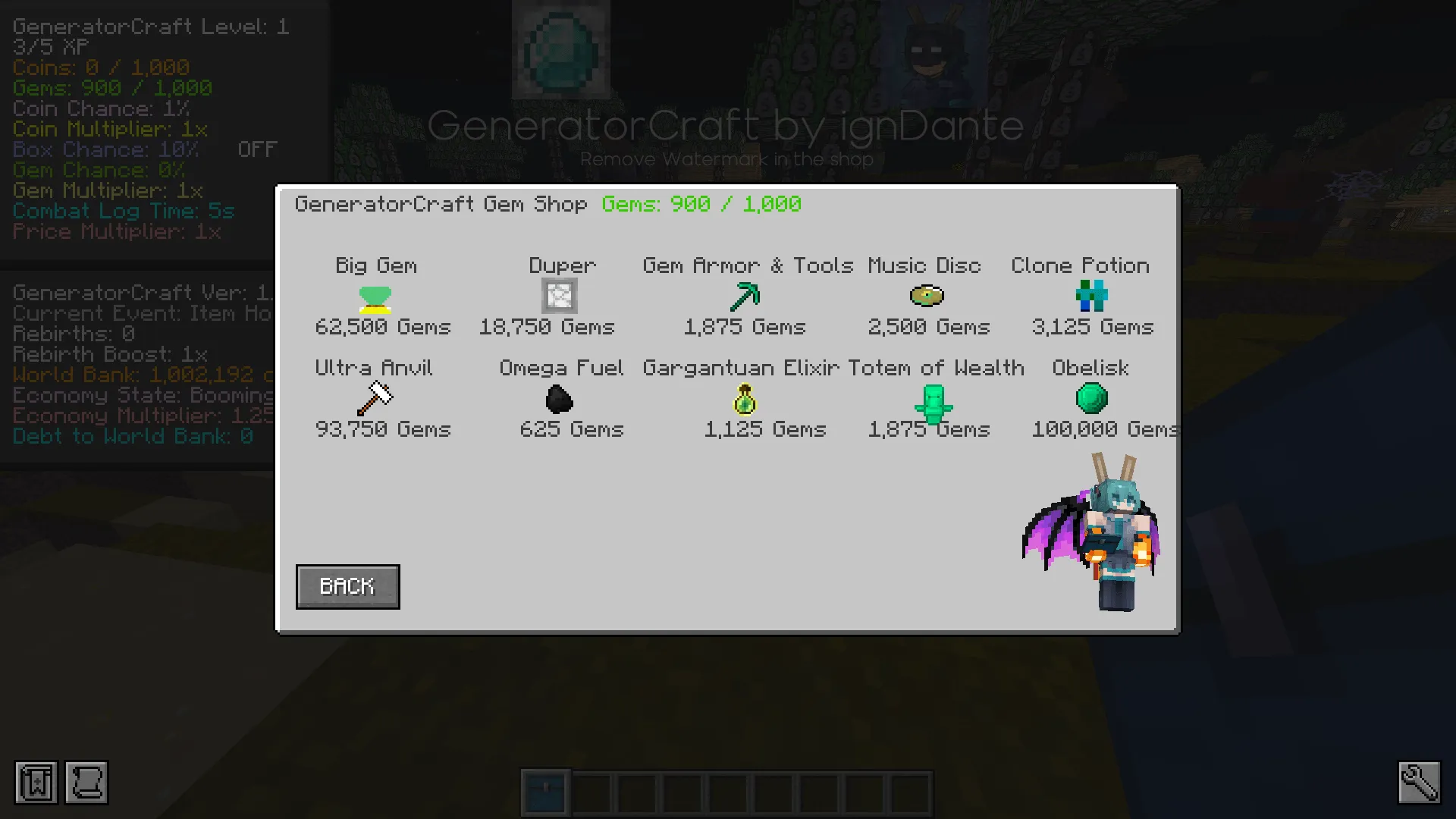The image size is (1456, 819).
Task: Select the Duper item
Action: 559,296
